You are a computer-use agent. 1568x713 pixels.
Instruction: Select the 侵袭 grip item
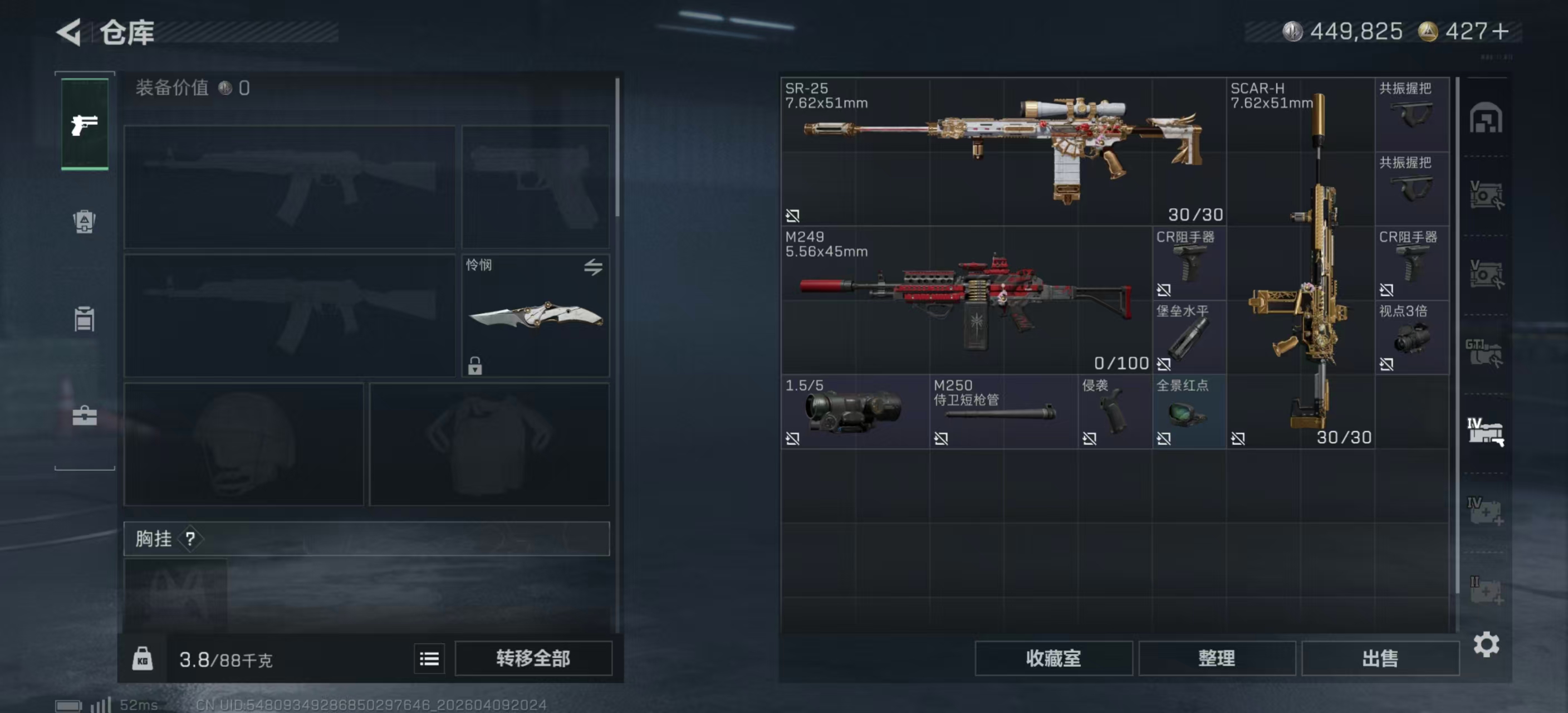[1114, 412]
